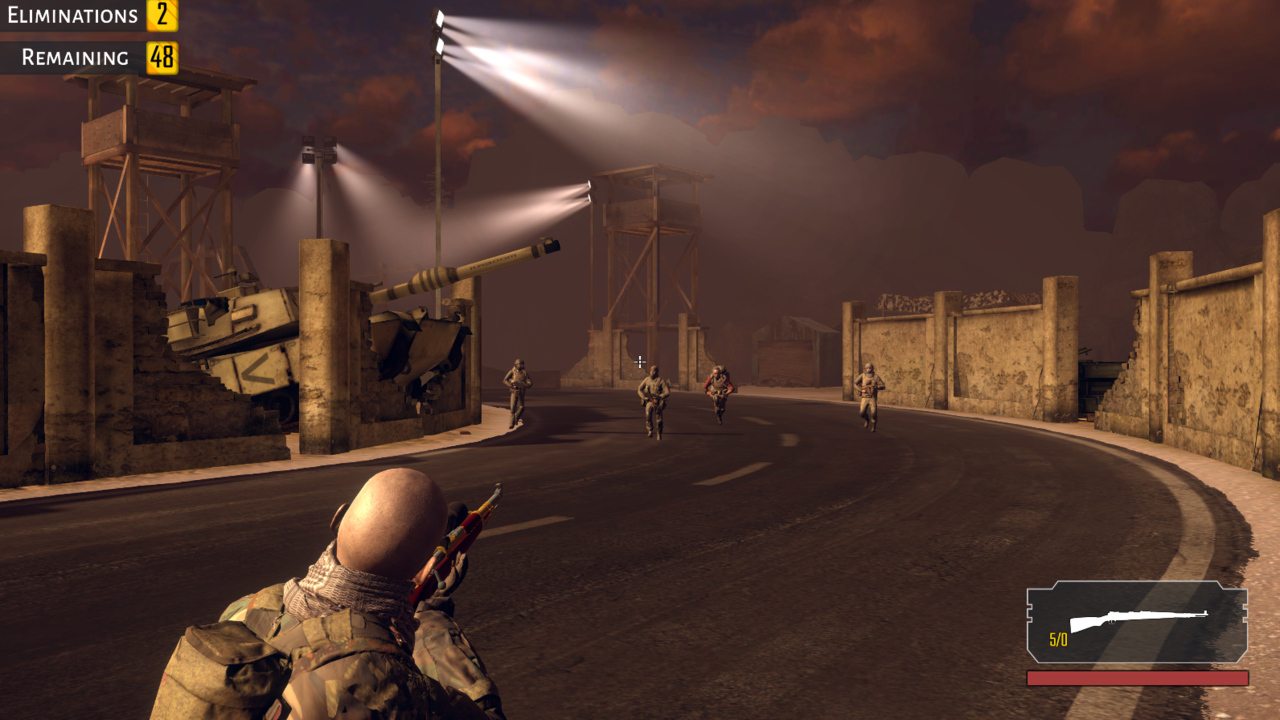Select the rifle weapon panel

(x=1137, y=622)
